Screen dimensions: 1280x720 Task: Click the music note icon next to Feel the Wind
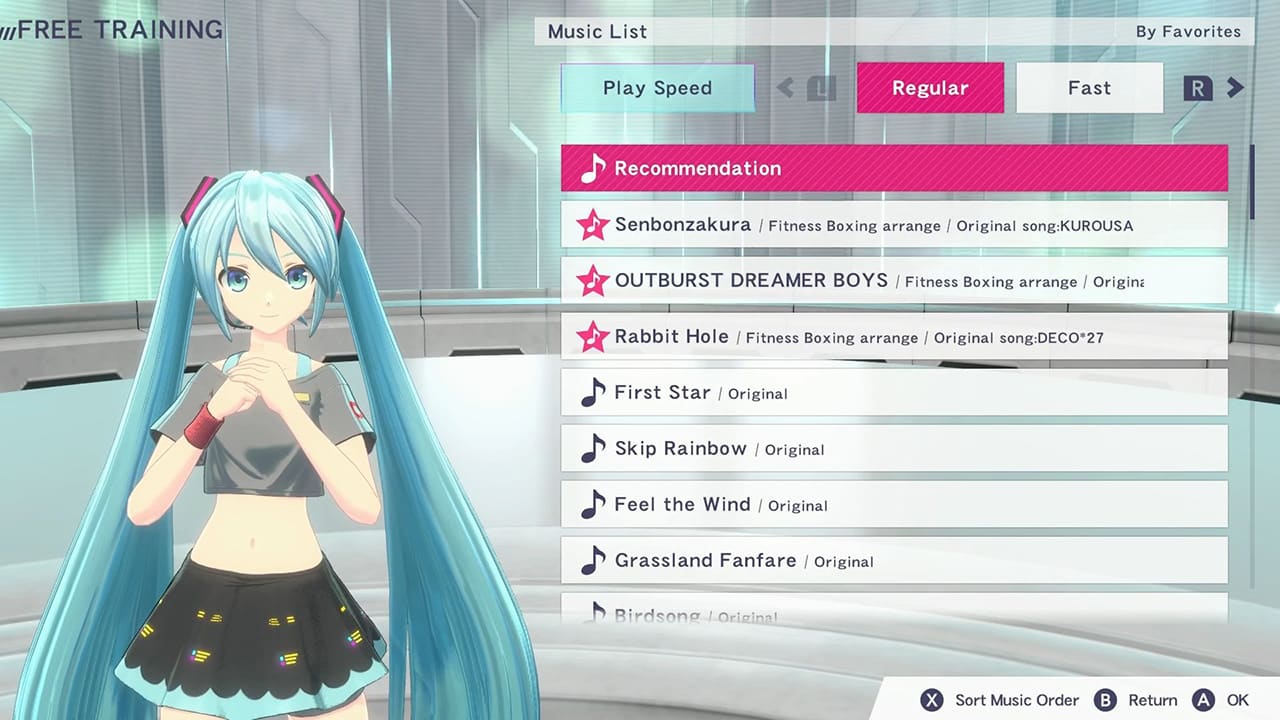pyautogui.click(x=593, y=503)
